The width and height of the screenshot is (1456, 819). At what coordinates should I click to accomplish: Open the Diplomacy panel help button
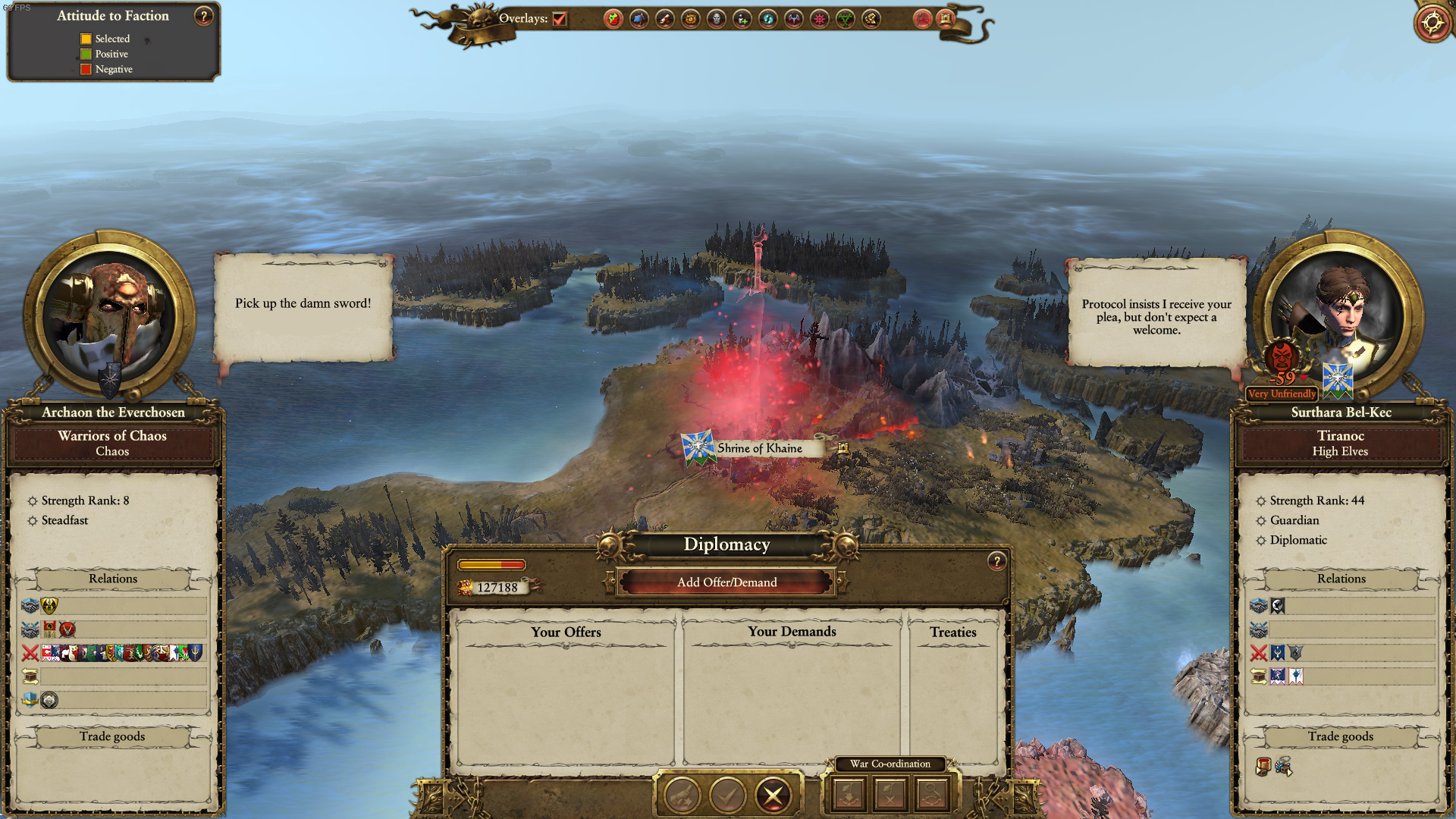tap(996, 561)
